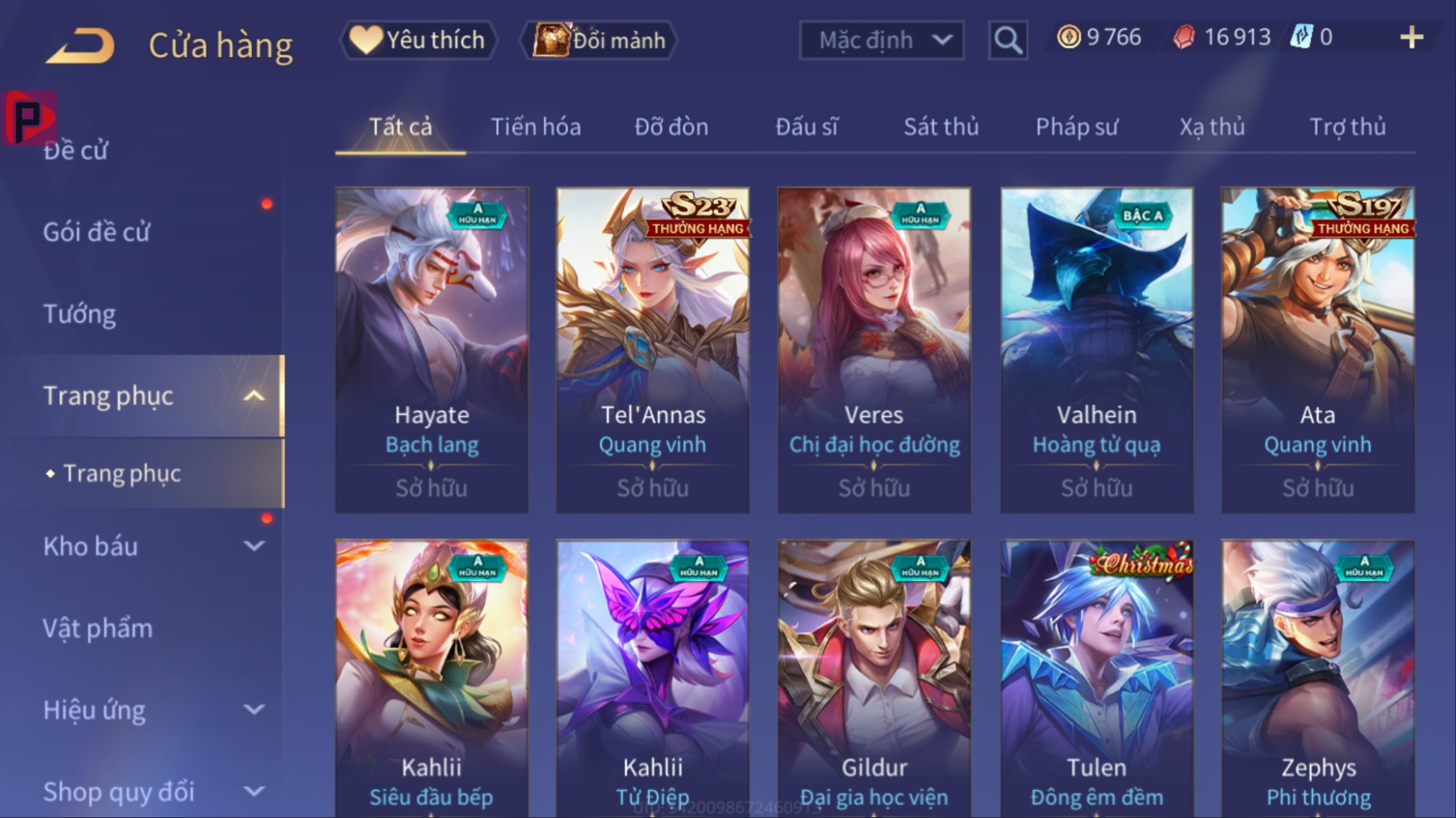The image size is (1456, 818).
Task: Filter skins by Đỡ đòn role
Action: pyautogui.click(x=671, y=127)
